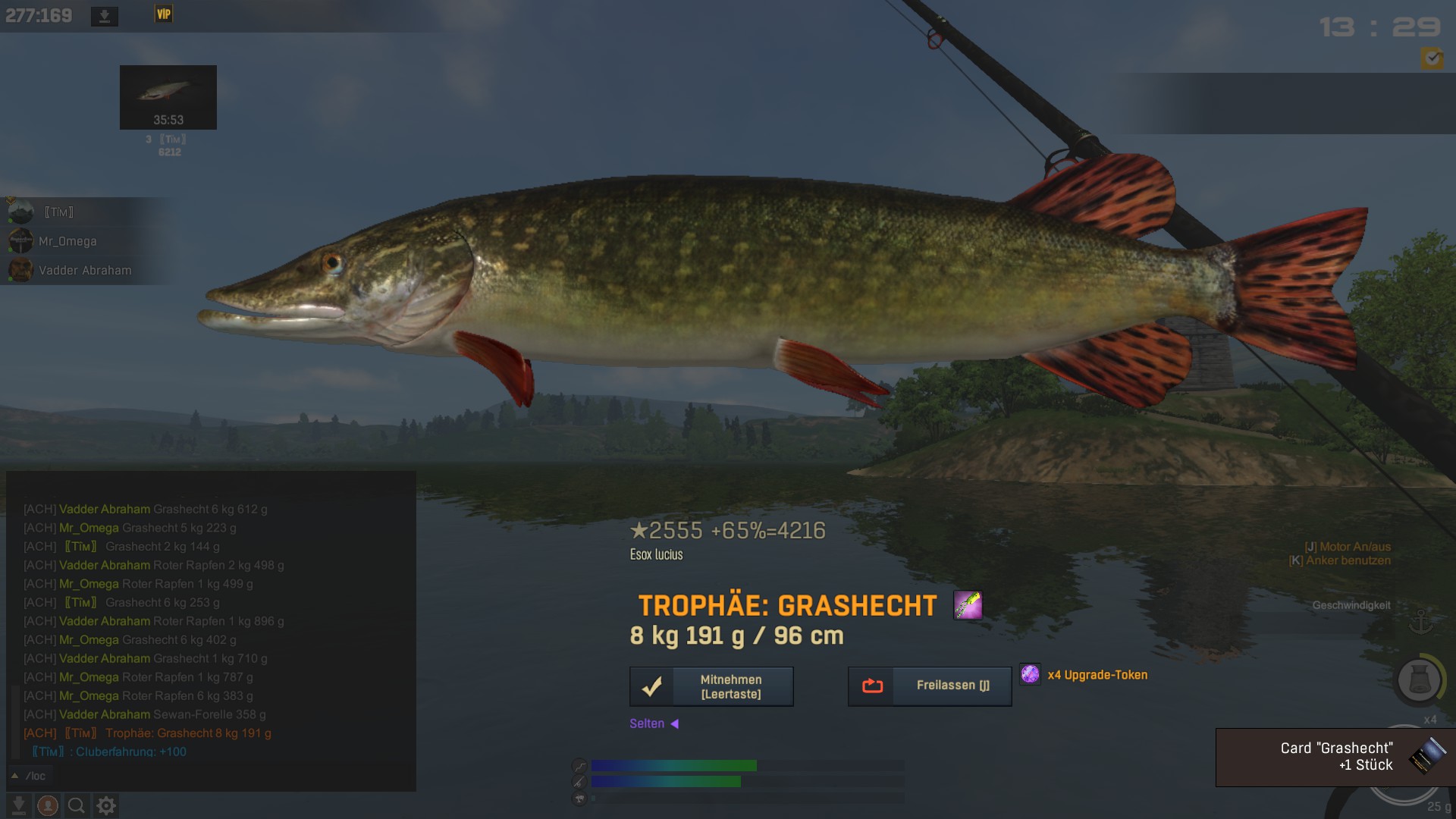Open the yellow task checklist icon

pyautogui.click(x=1432, y=58)
